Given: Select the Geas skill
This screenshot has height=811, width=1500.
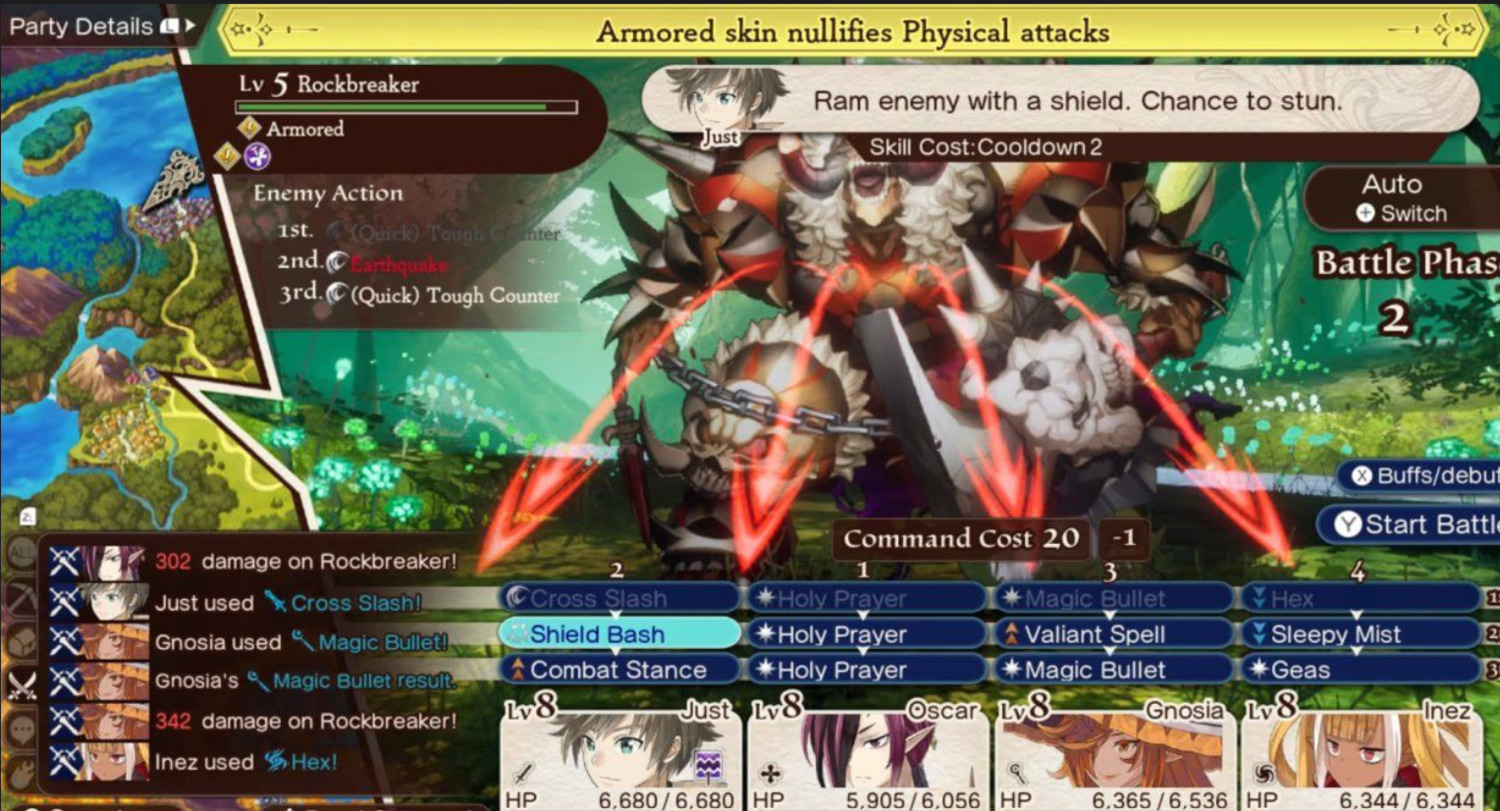Looking at the screenshot, I should 1360,670.
